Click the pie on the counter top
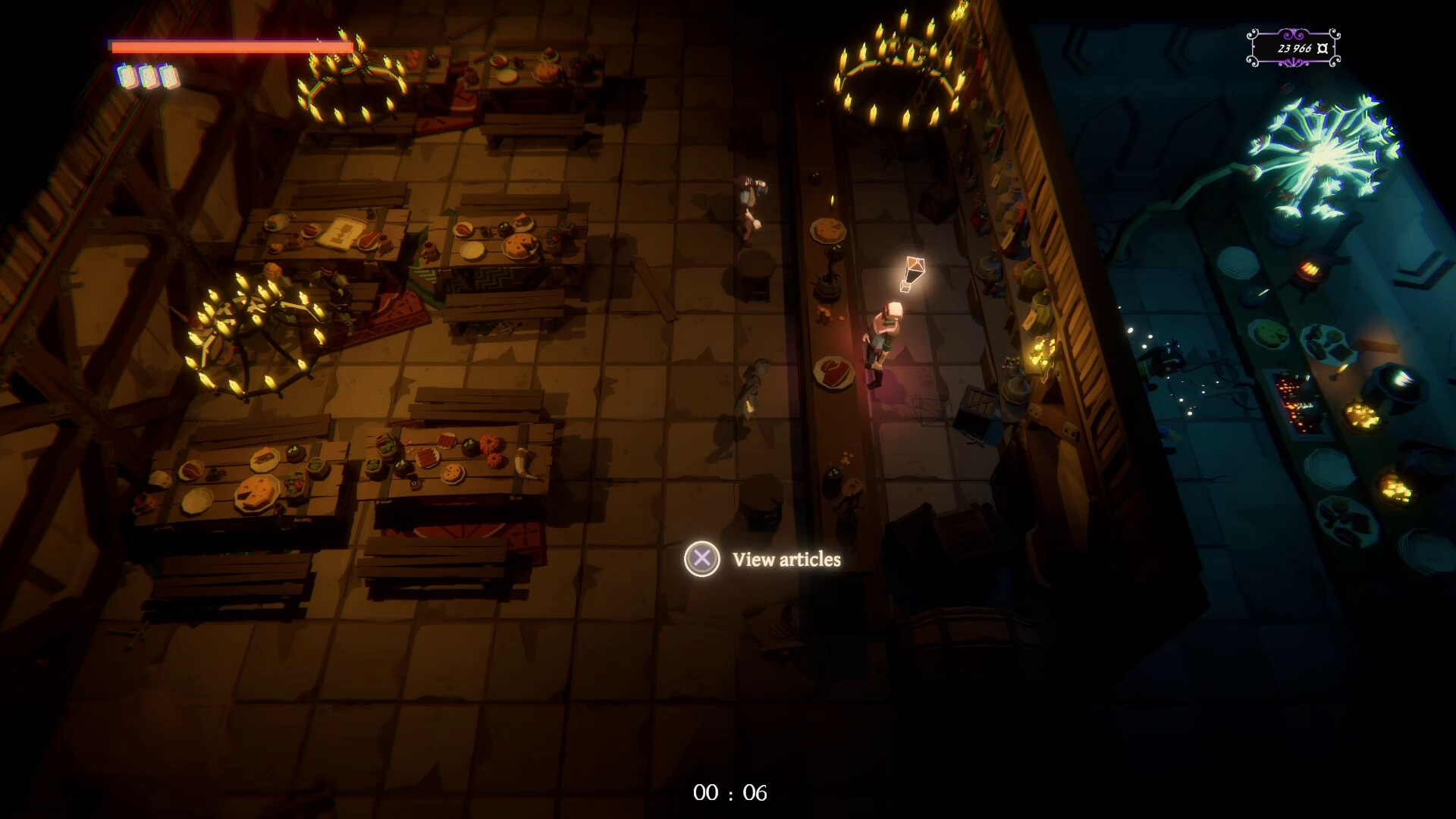 (x=827, y=230)
